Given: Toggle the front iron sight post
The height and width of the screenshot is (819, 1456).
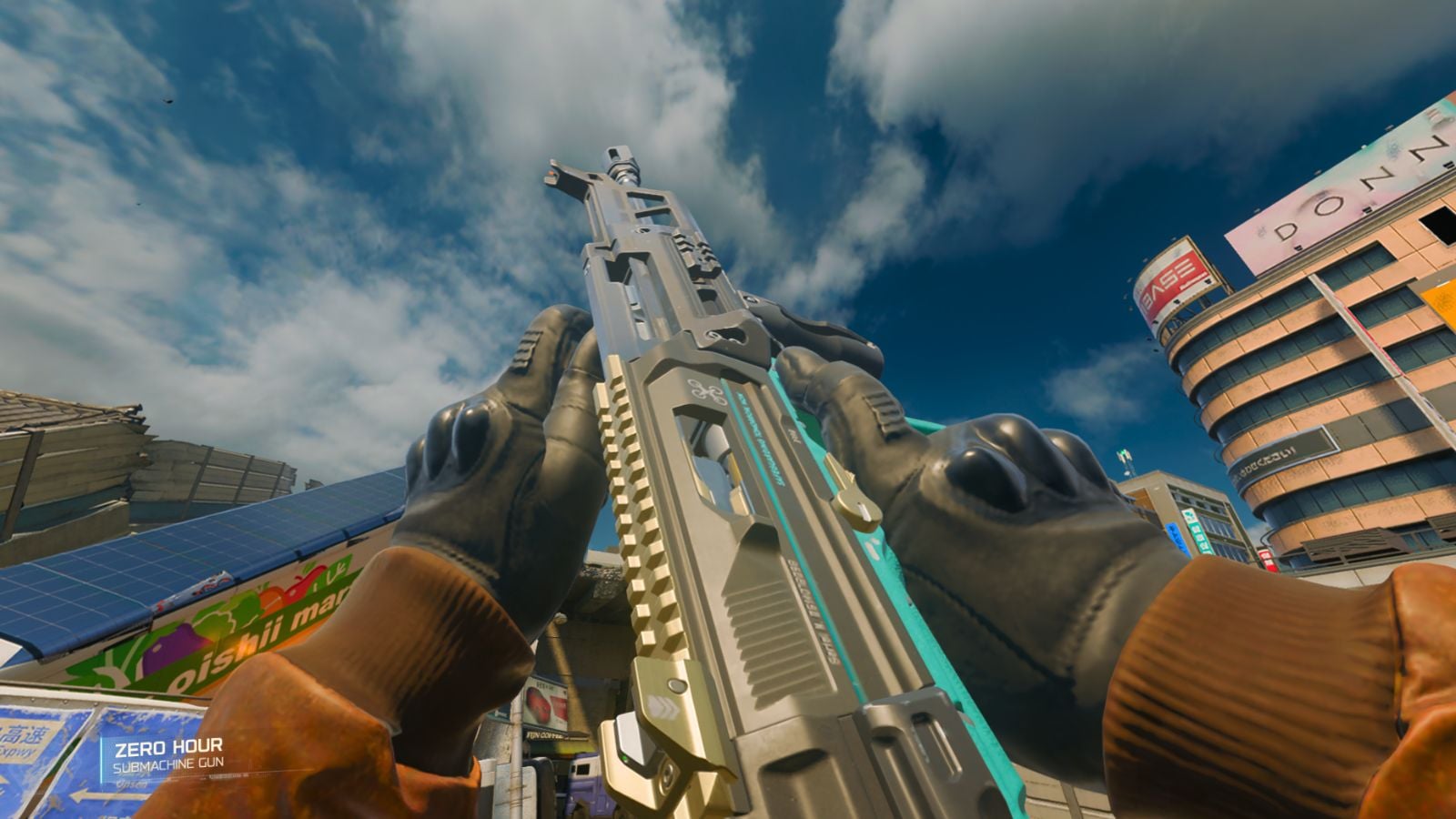Looking at the screenshot, I should (x=553, y=173).
